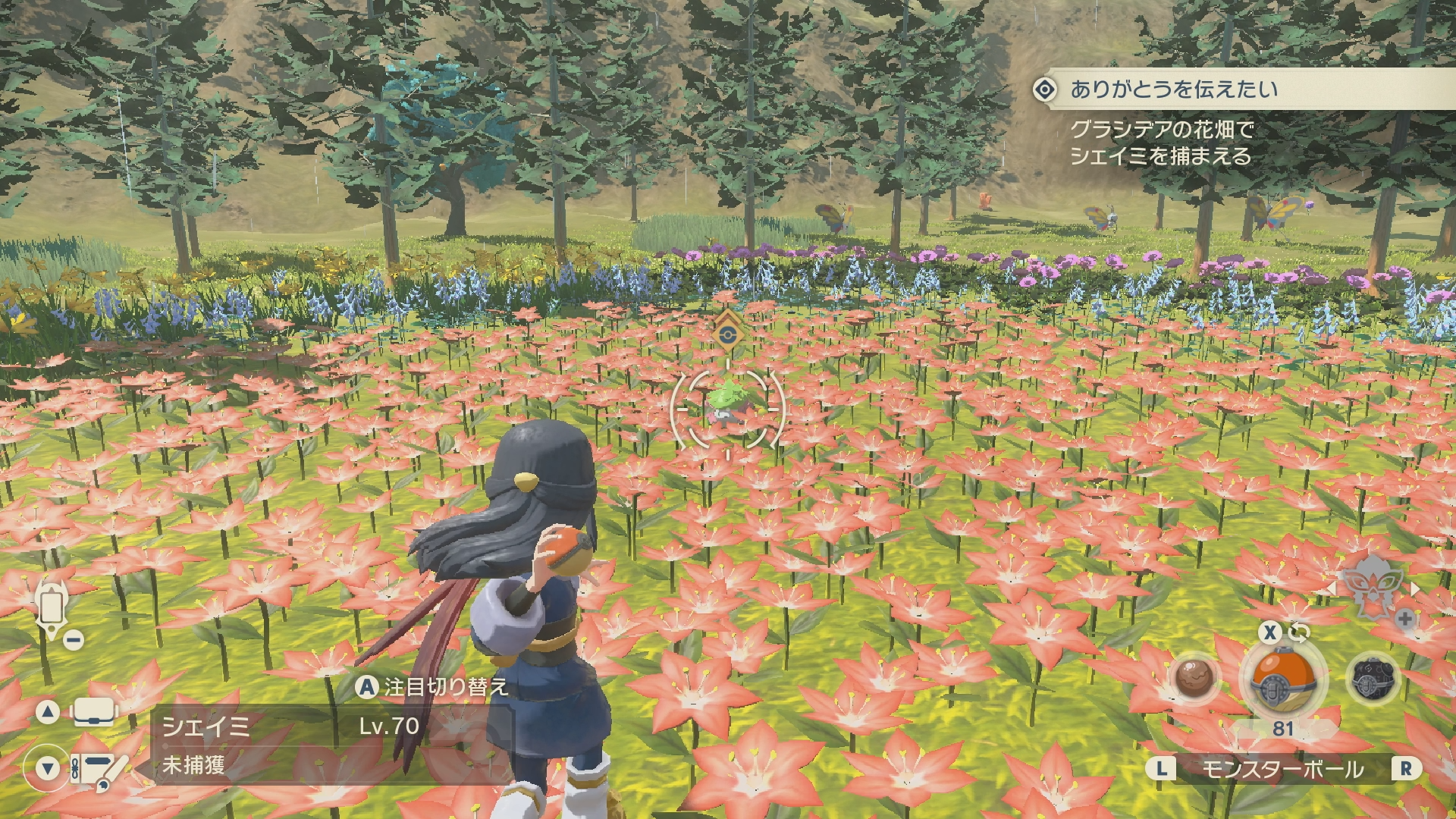Open the Arc Phone map icon
This screenshot has height=819, width=1456.
click(x=52, y=607)
